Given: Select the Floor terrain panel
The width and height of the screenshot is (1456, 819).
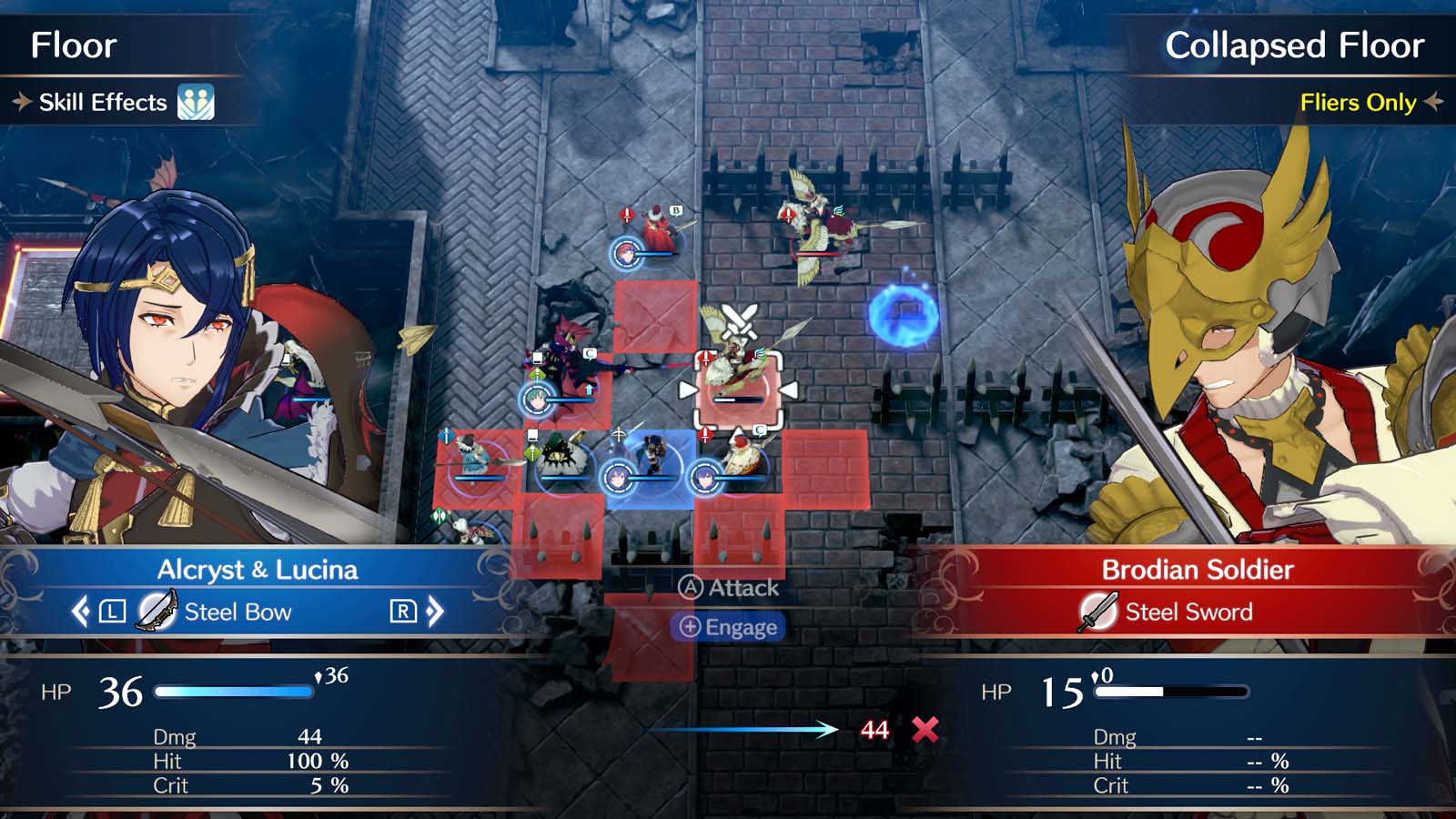Looking at the screenshot, I should [73, 46].
